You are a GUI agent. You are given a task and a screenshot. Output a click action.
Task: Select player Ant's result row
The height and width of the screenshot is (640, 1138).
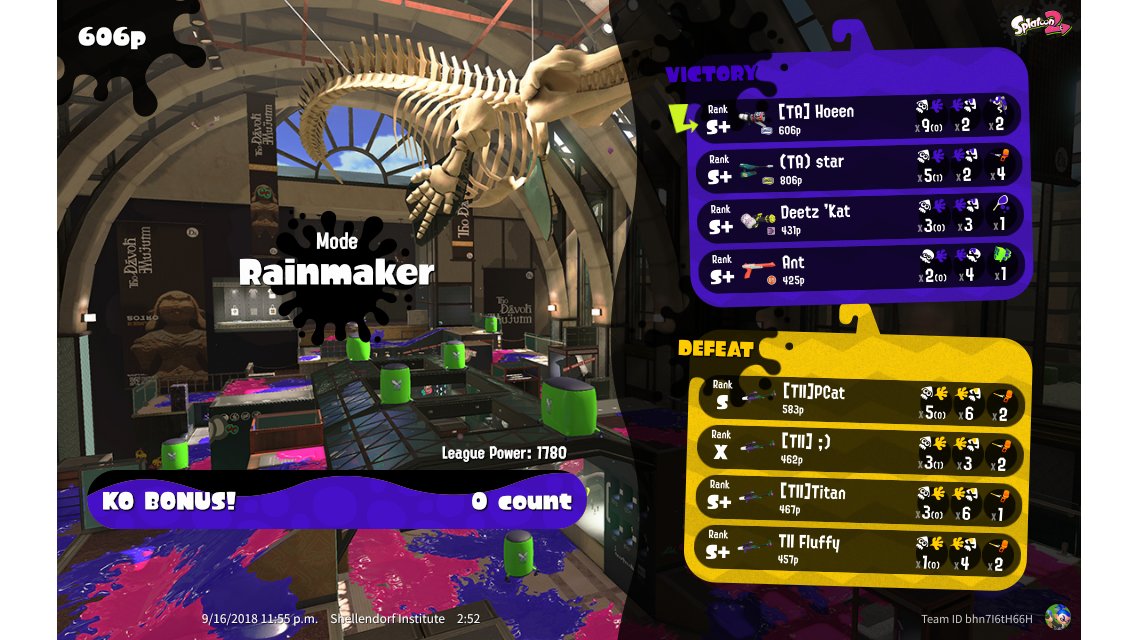pos(860,268)
